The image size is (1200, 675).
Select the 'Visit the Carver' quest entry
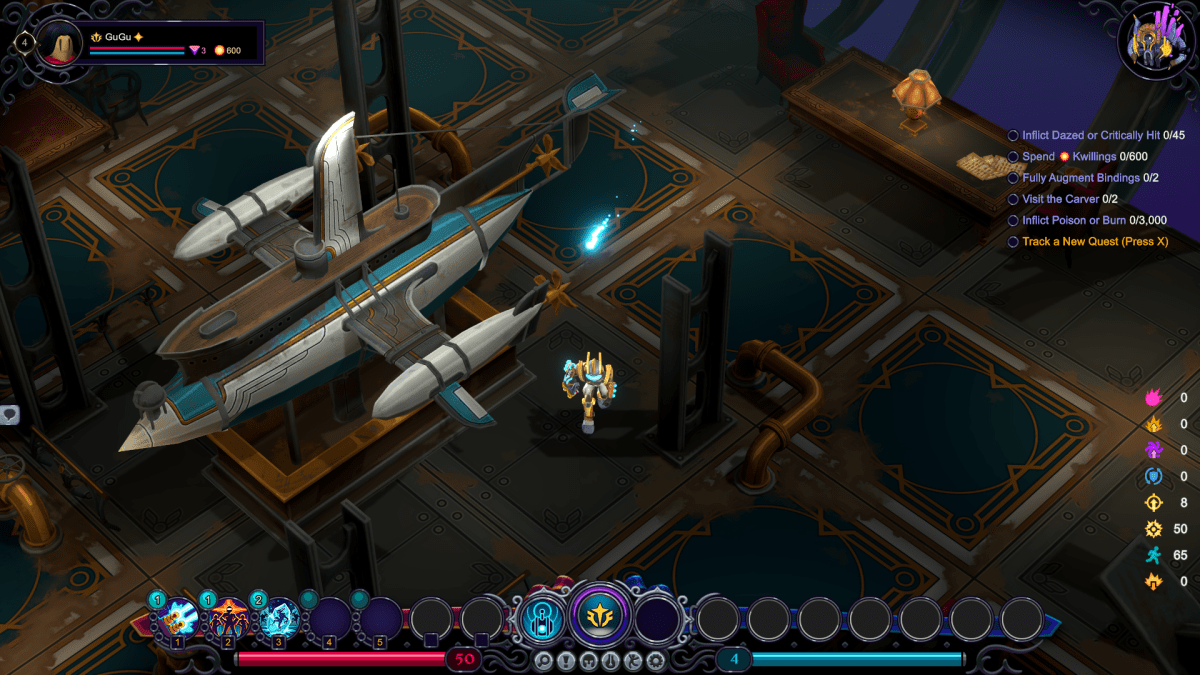point(1063,199)
